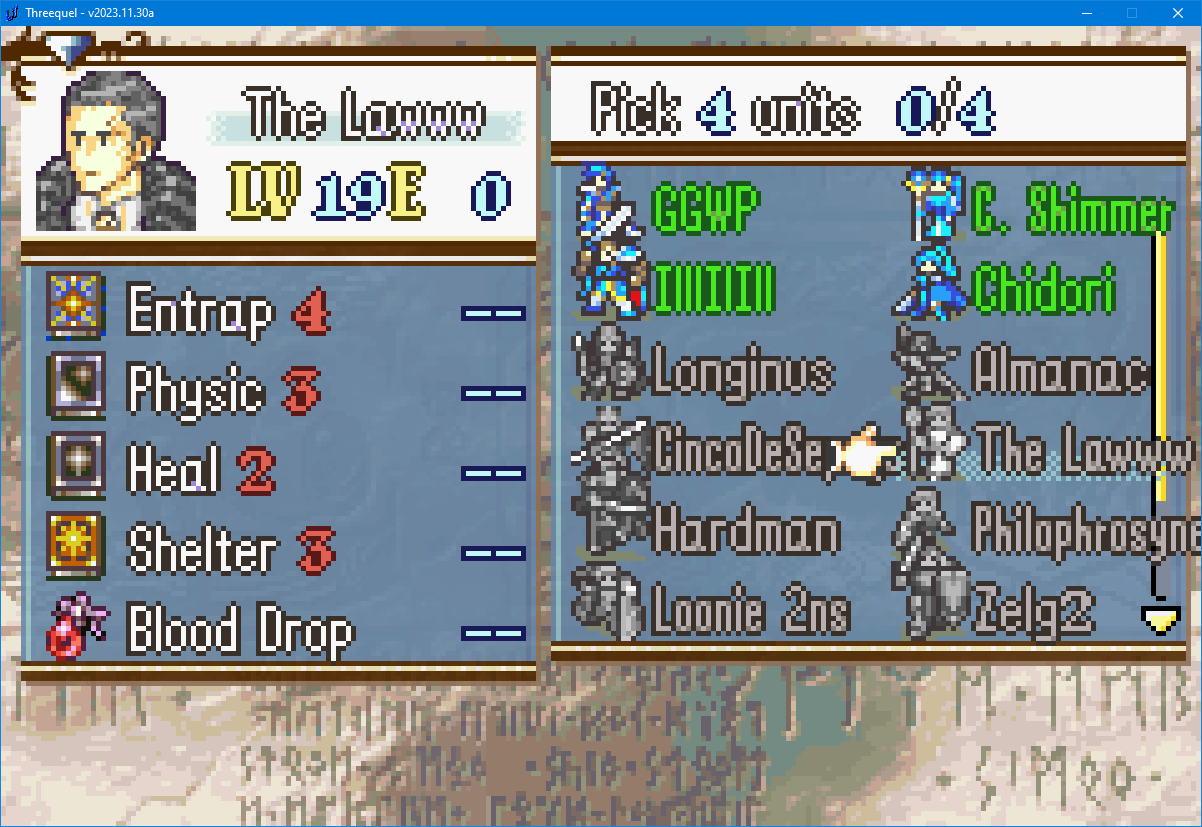Select Zelg2 in the unit list

[x=1033, y=610]
